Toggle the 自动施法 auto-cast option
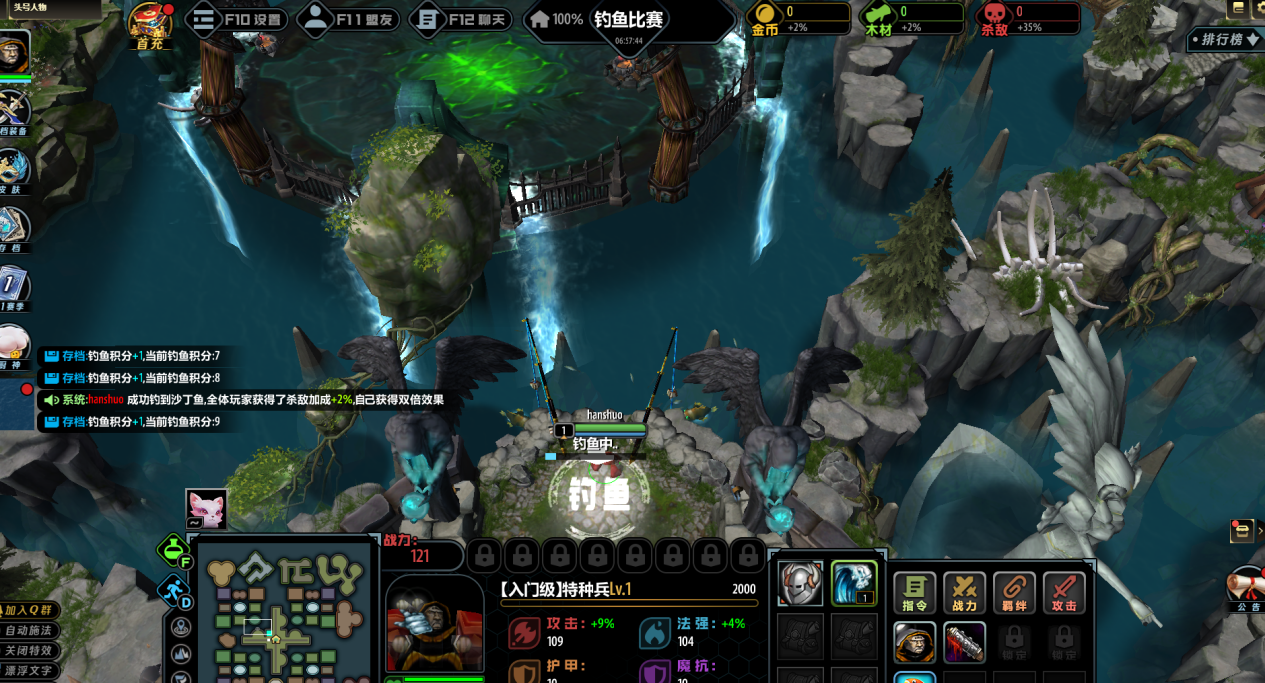 (28, 630)
